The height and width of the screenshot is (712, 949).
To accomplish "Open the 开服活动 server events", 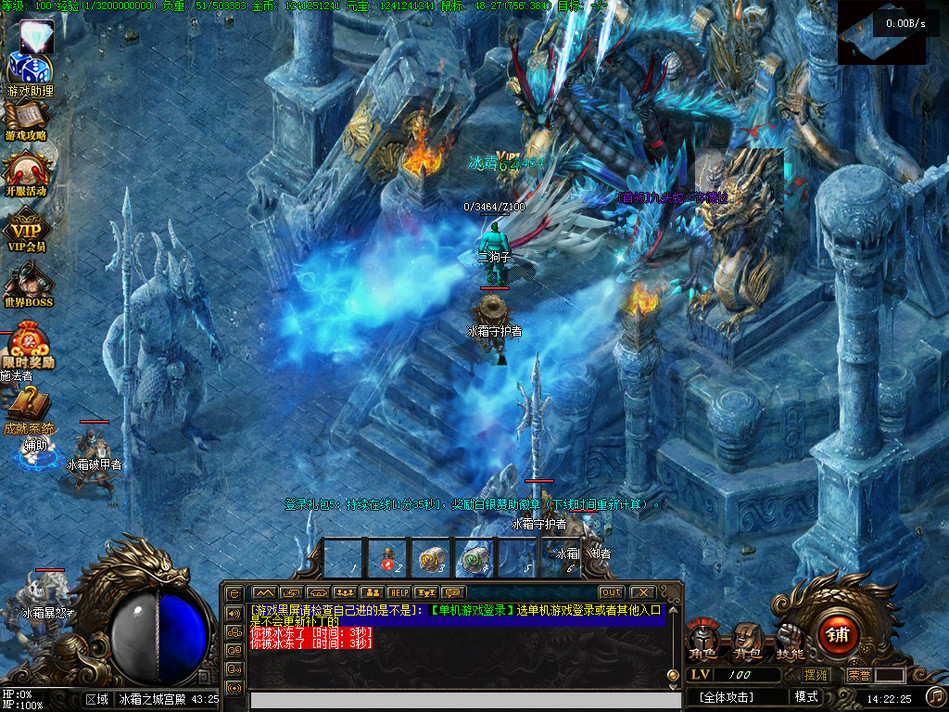I will click(26, 173).
